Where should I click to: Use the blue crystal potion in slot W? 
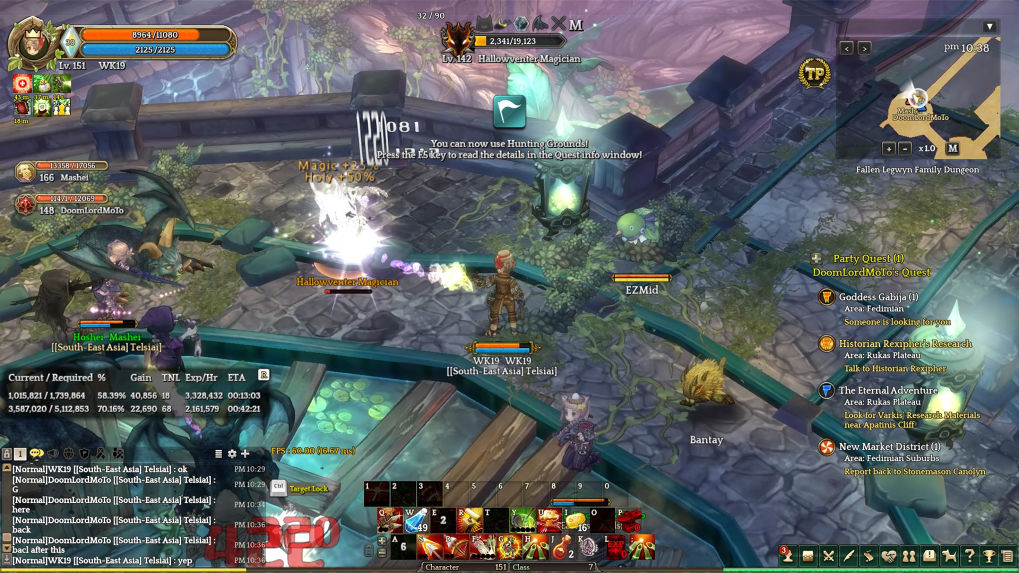coord(416,521)
